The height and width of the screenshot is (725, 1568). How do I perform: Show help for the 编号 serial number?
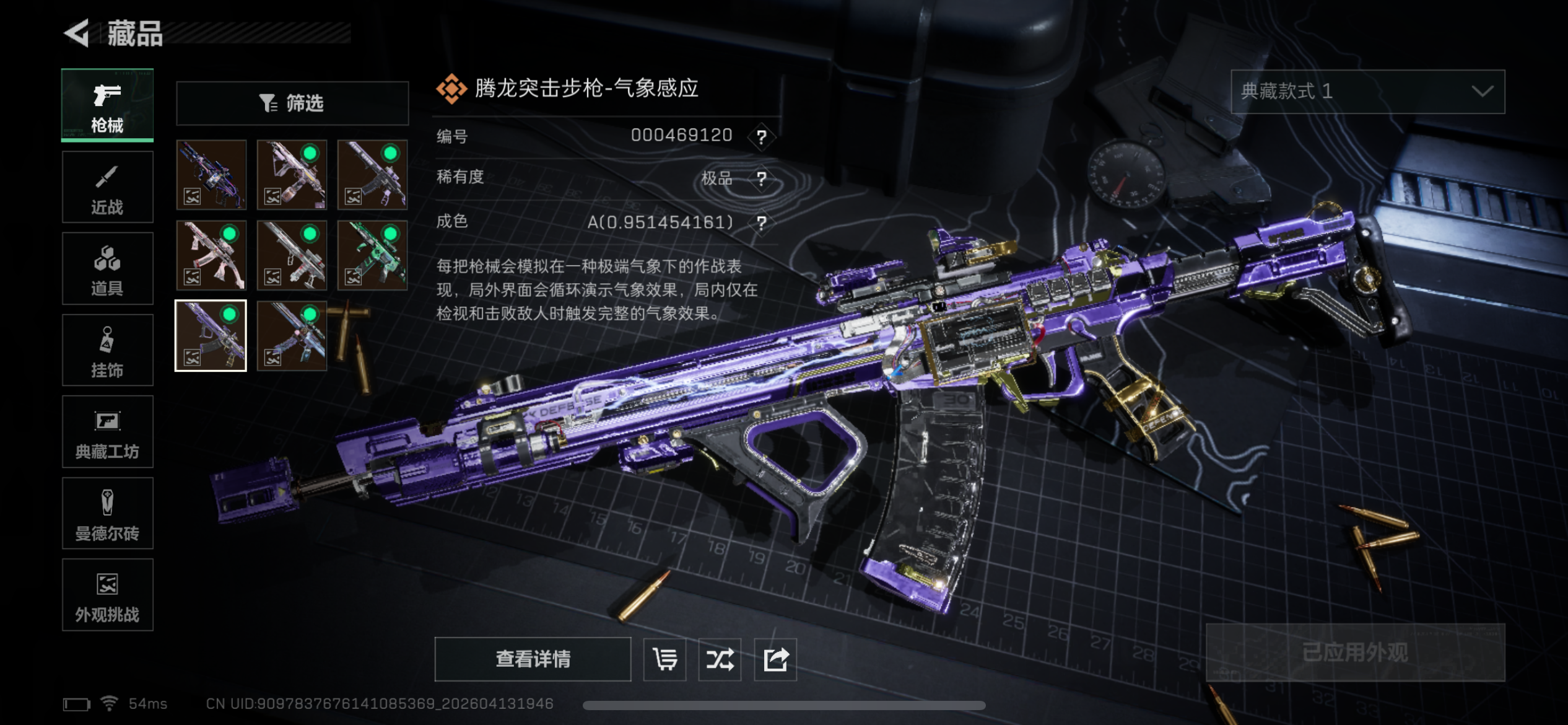pos(762,136)
